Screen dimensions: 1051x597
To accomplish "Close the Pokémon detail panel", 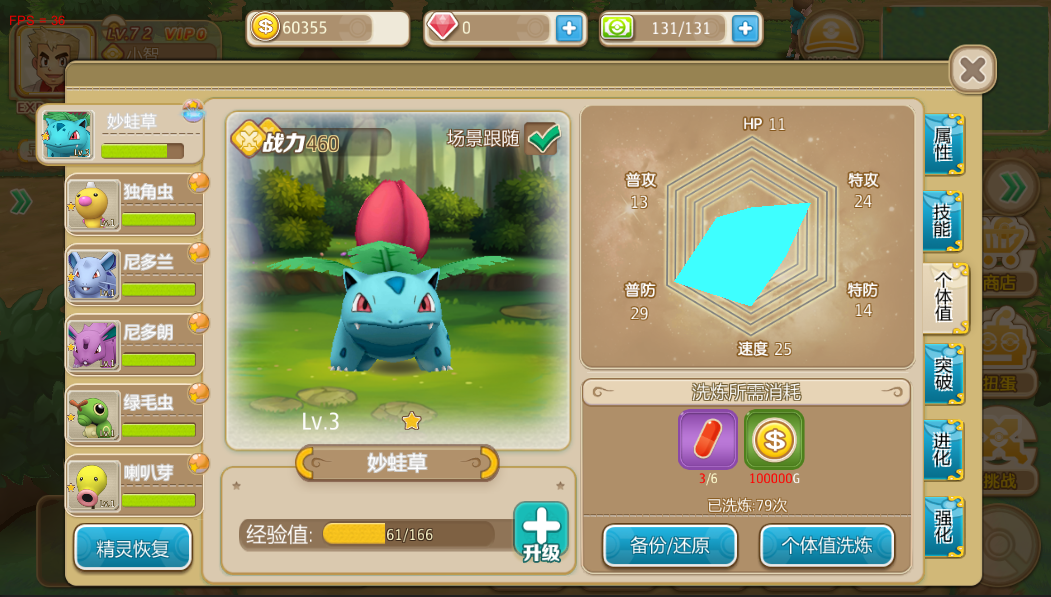I will click(x=972, y=69).
